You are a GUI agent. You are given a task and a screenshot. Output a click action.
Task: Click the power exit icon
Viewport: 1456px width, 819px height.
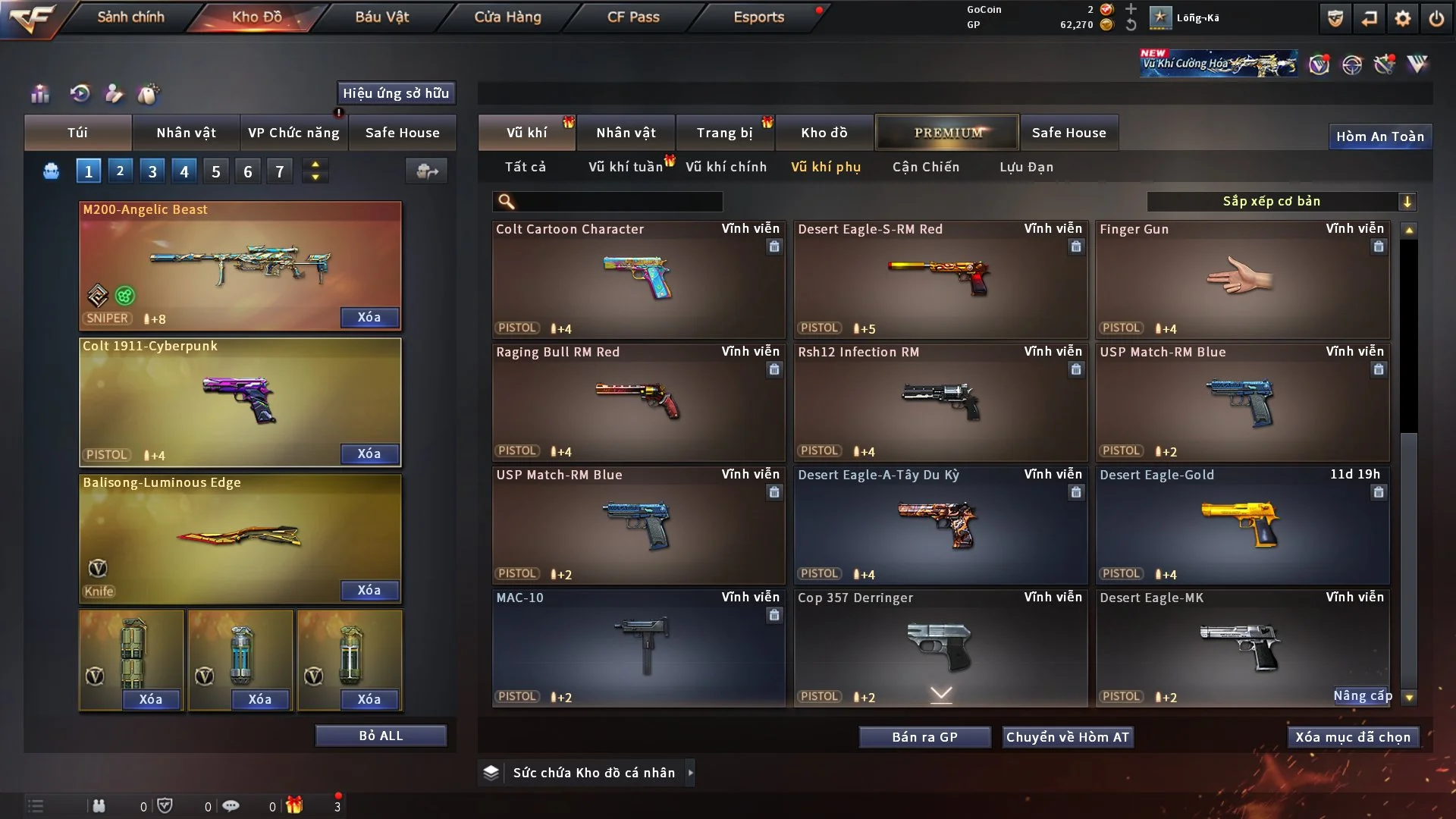tap(1436, 18)
